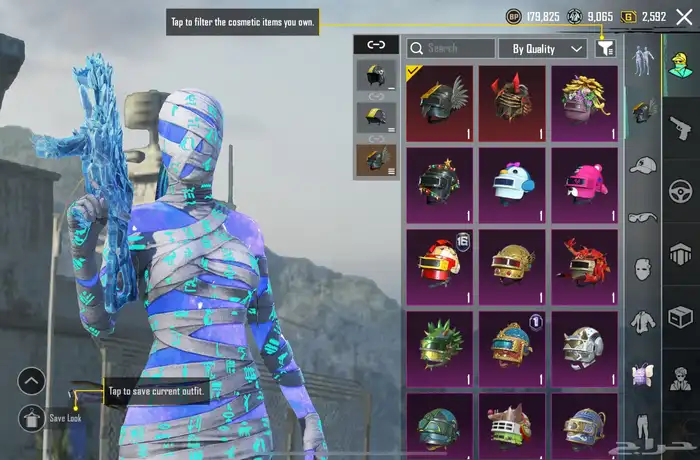Tap the Save Look hanger button
The image size is (700, 460).
click(x=31, y=418)
